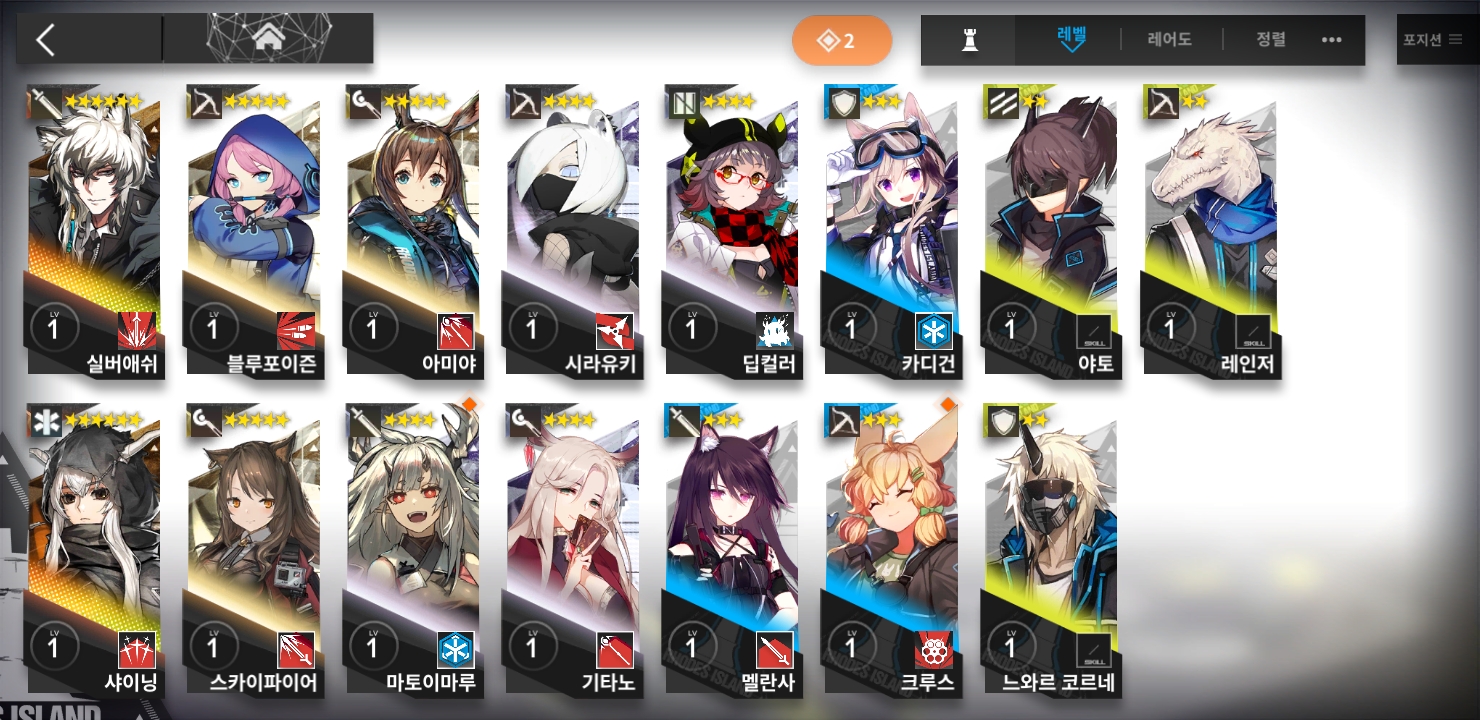Pick 아미야 from the roster
The height and width of the screenshot is (720, 1480).
[x=413, y=230]
